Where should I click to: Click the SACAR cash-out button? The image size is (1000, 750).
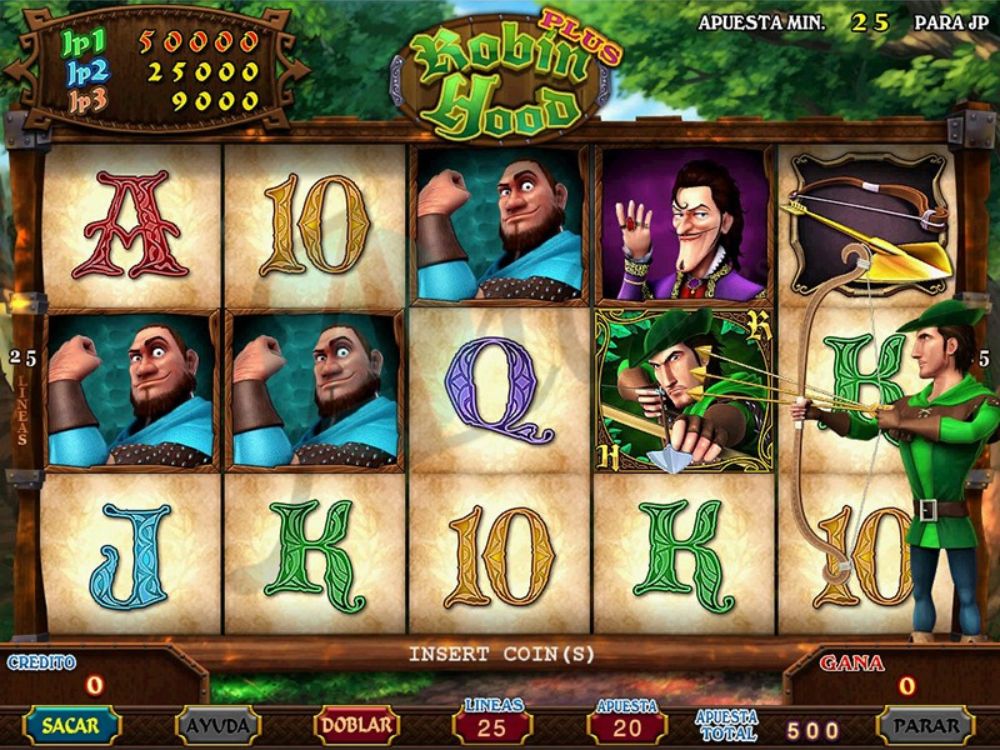71,725
